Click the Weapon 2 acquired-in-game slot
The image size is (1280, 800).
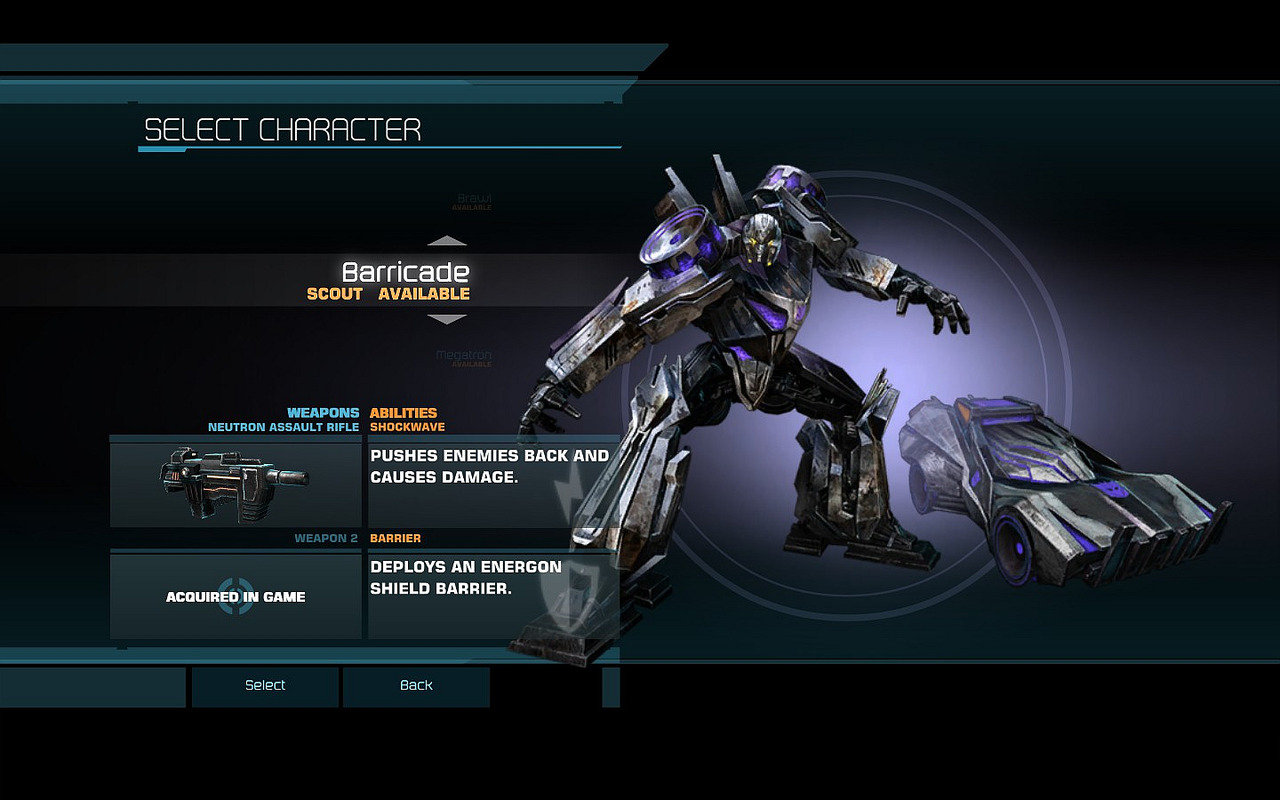click(x=236, y=596)
